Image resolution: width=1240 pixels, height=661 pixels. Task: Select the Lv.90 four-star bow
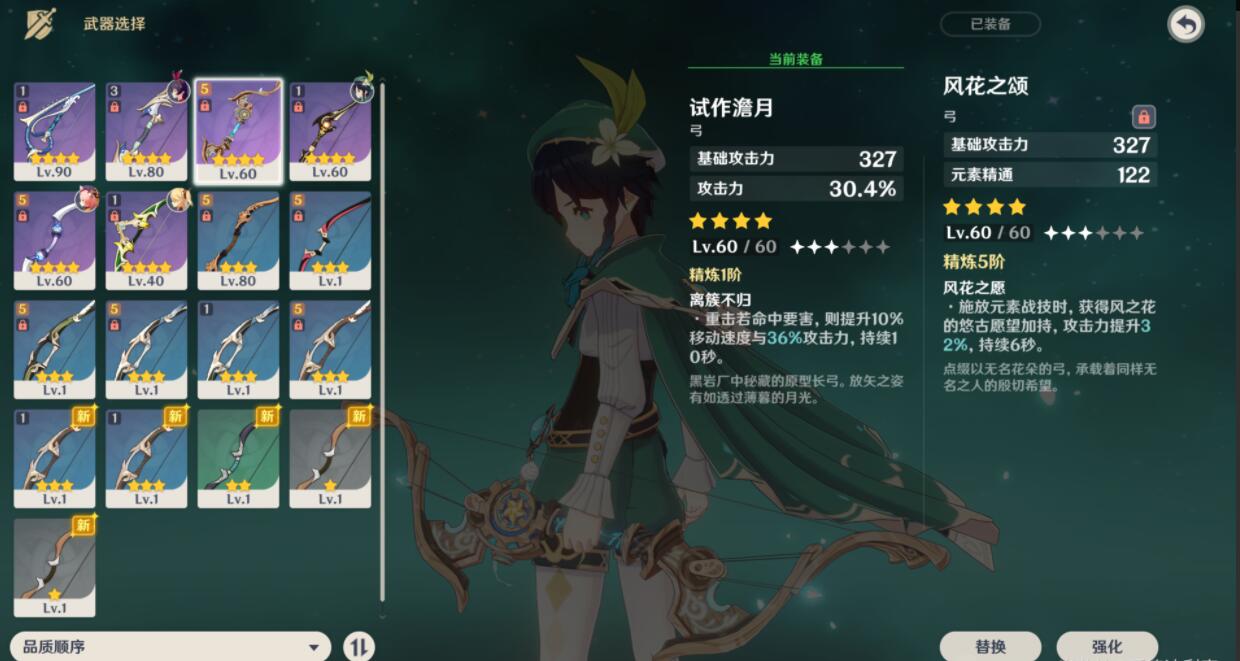point(55,131)
